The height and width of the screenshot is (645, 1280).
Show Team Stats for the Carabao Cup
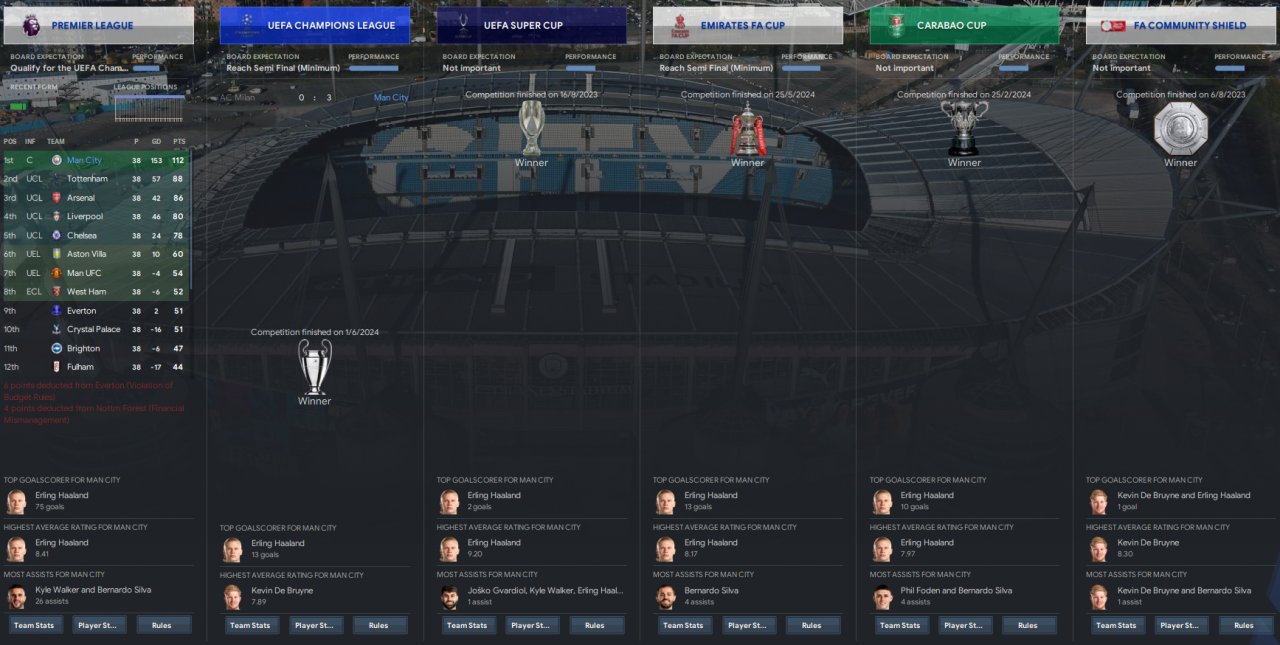[900, 625]
